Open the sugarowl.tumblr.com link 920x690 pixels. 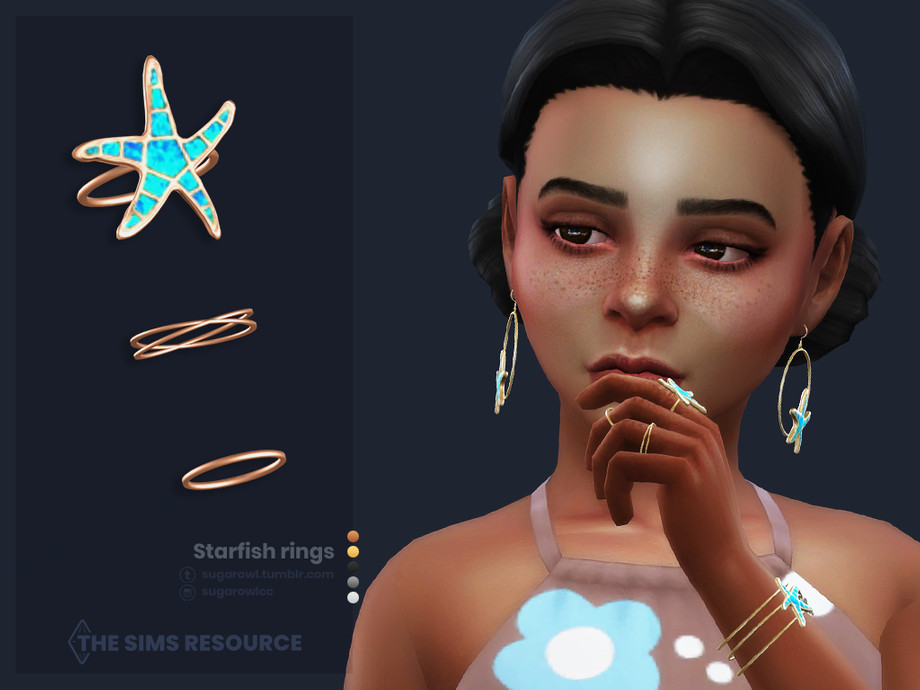pyautogui.click(x=265, y=575)
